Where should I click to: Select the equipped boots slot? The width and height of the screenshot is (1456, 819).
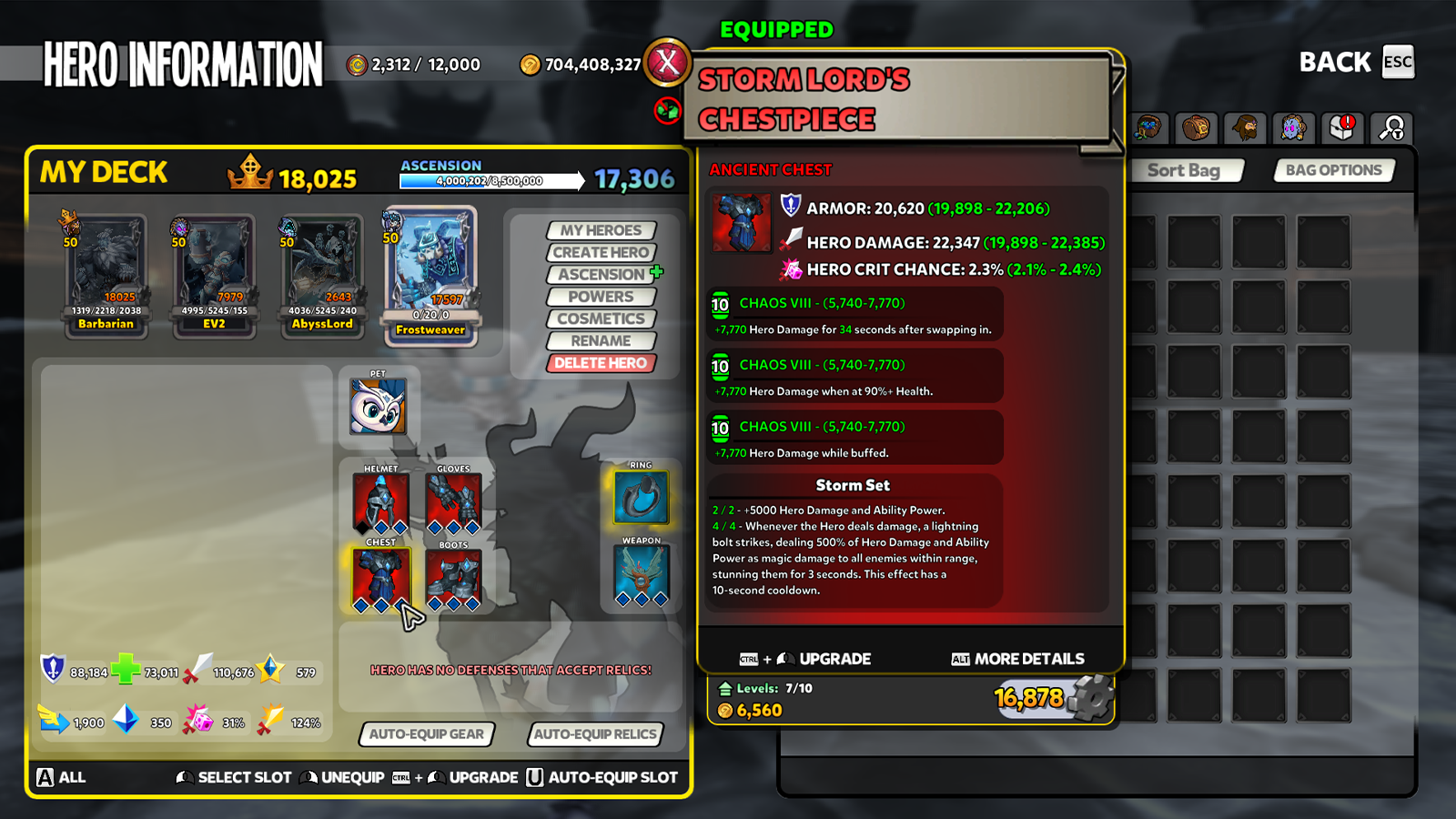pos(453,579)
